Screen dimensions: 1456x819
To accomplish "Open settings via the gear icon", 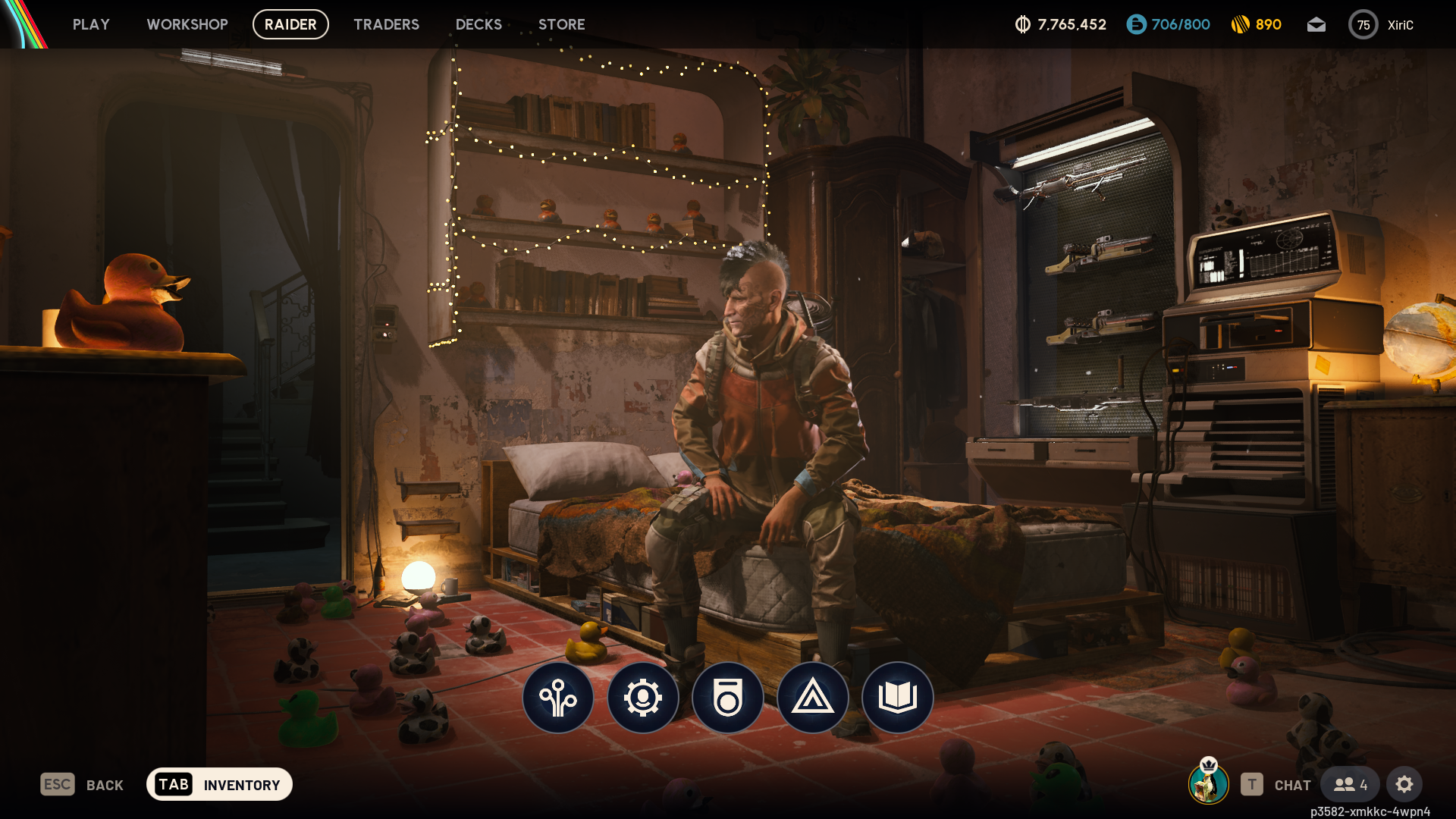I will pos(1404,785).
